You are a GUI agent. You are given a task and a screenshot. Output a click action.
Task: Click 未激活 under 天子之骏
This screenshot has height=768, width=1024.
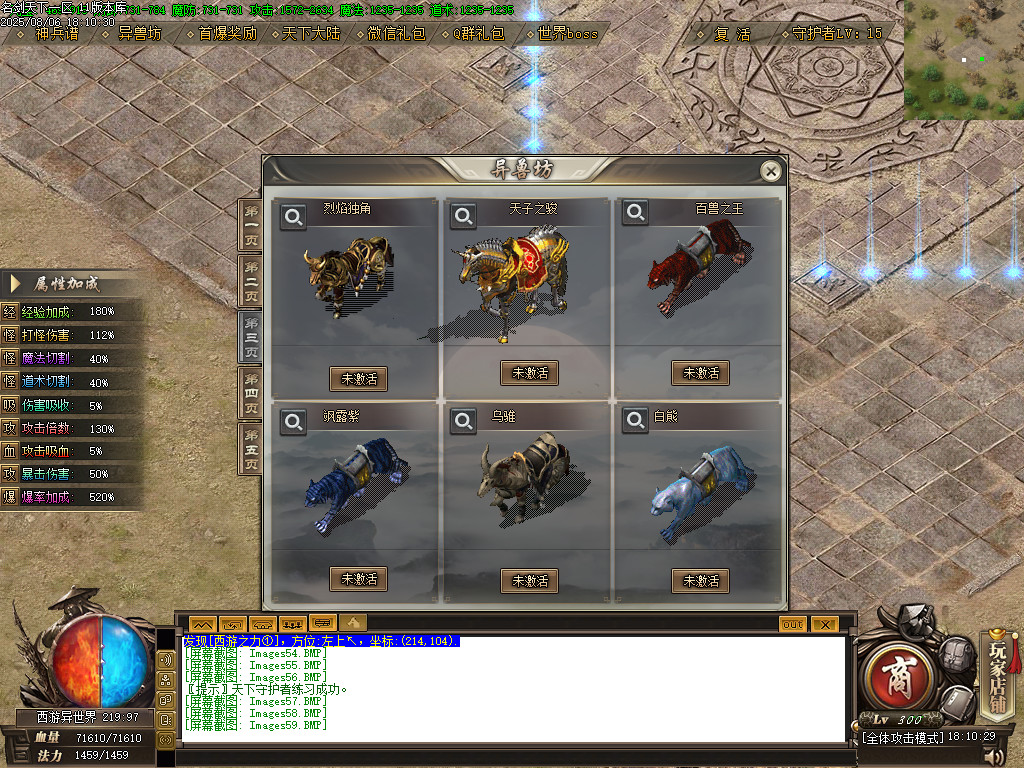point(529,373)
